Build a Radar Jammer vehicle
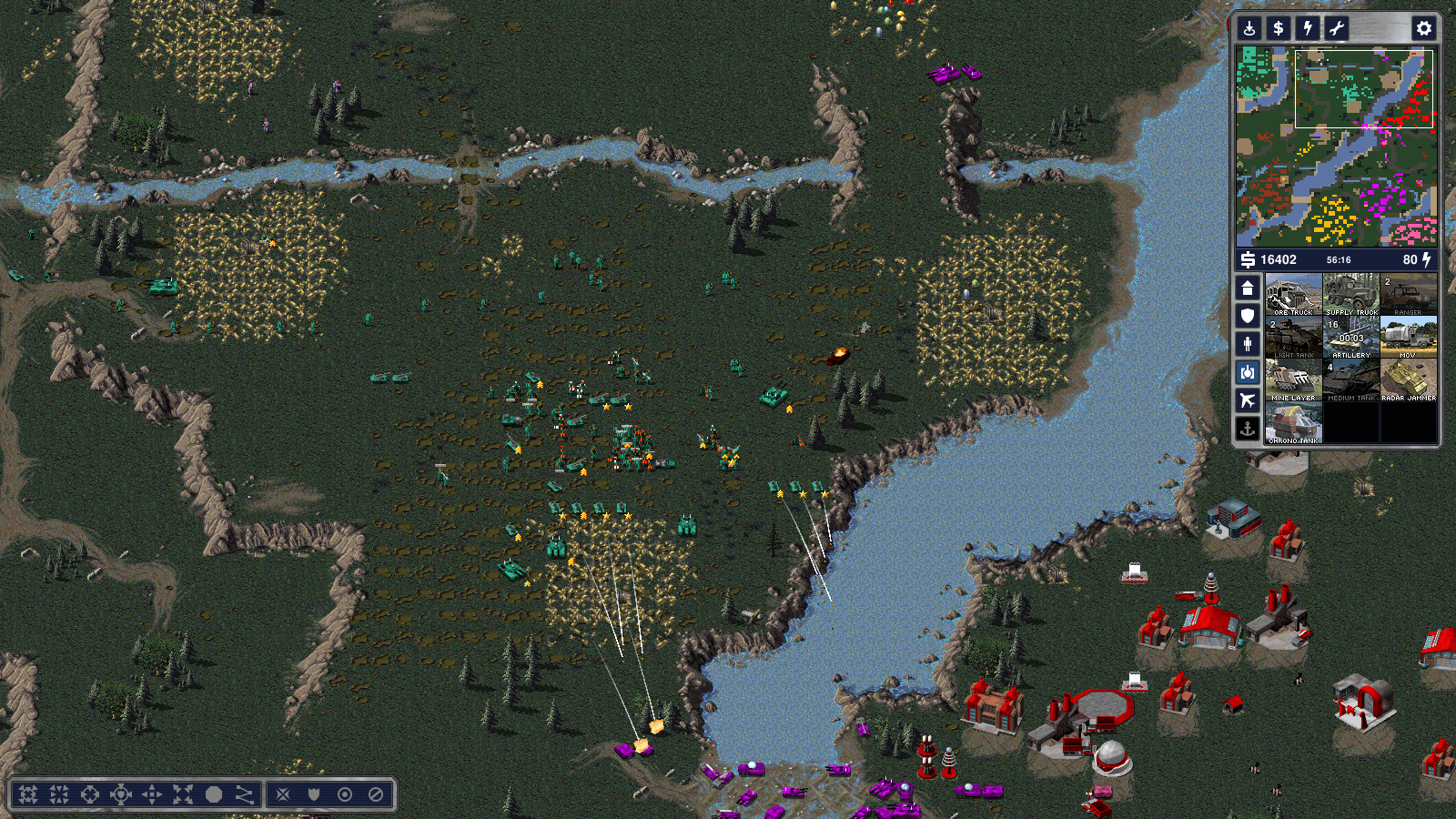This screenshot has width=1456, height=819. click(1408, 380)
